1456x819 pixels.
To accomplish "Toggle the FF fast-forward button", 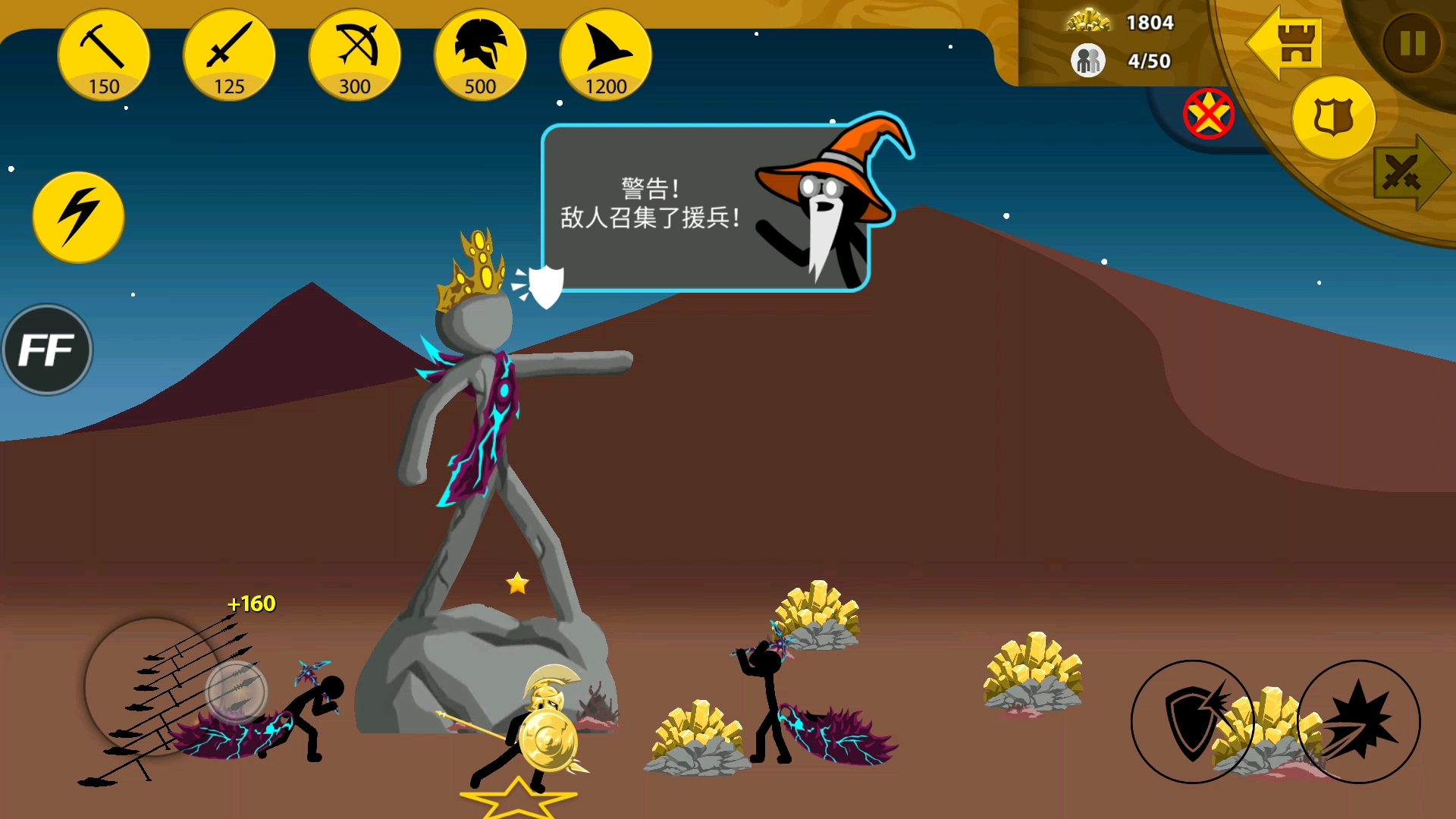I will (x=47, y=350).
